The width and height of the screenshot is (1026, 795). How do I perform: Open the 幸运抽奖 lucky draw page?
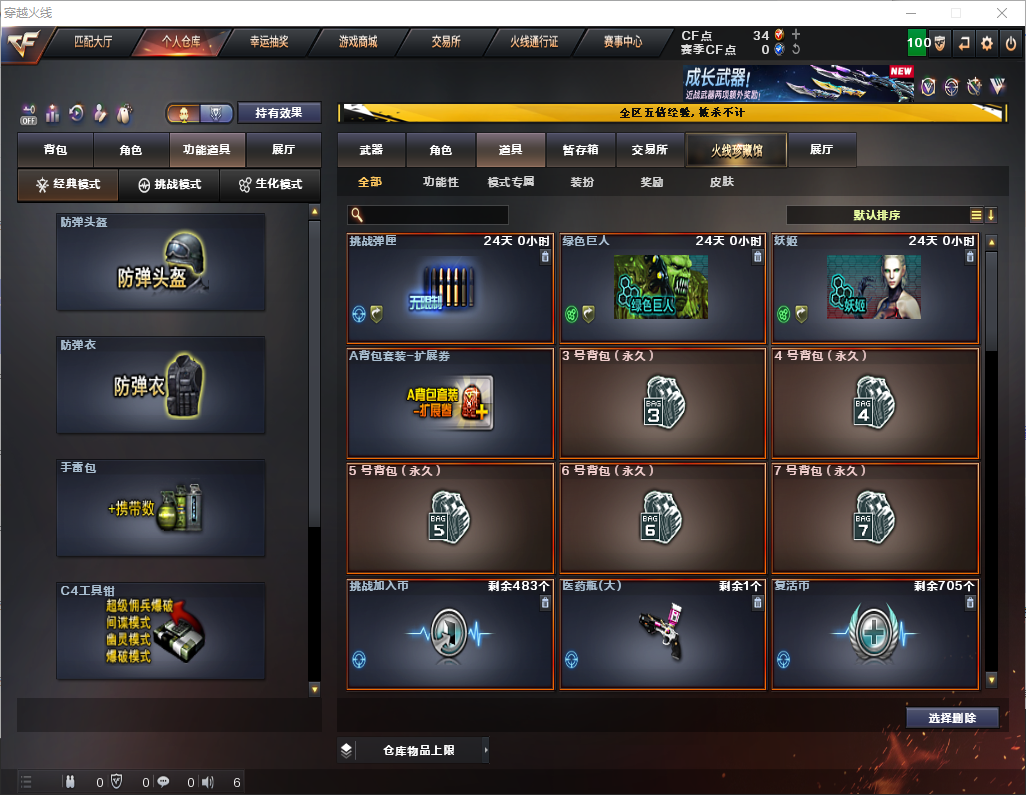click(269, 42)
